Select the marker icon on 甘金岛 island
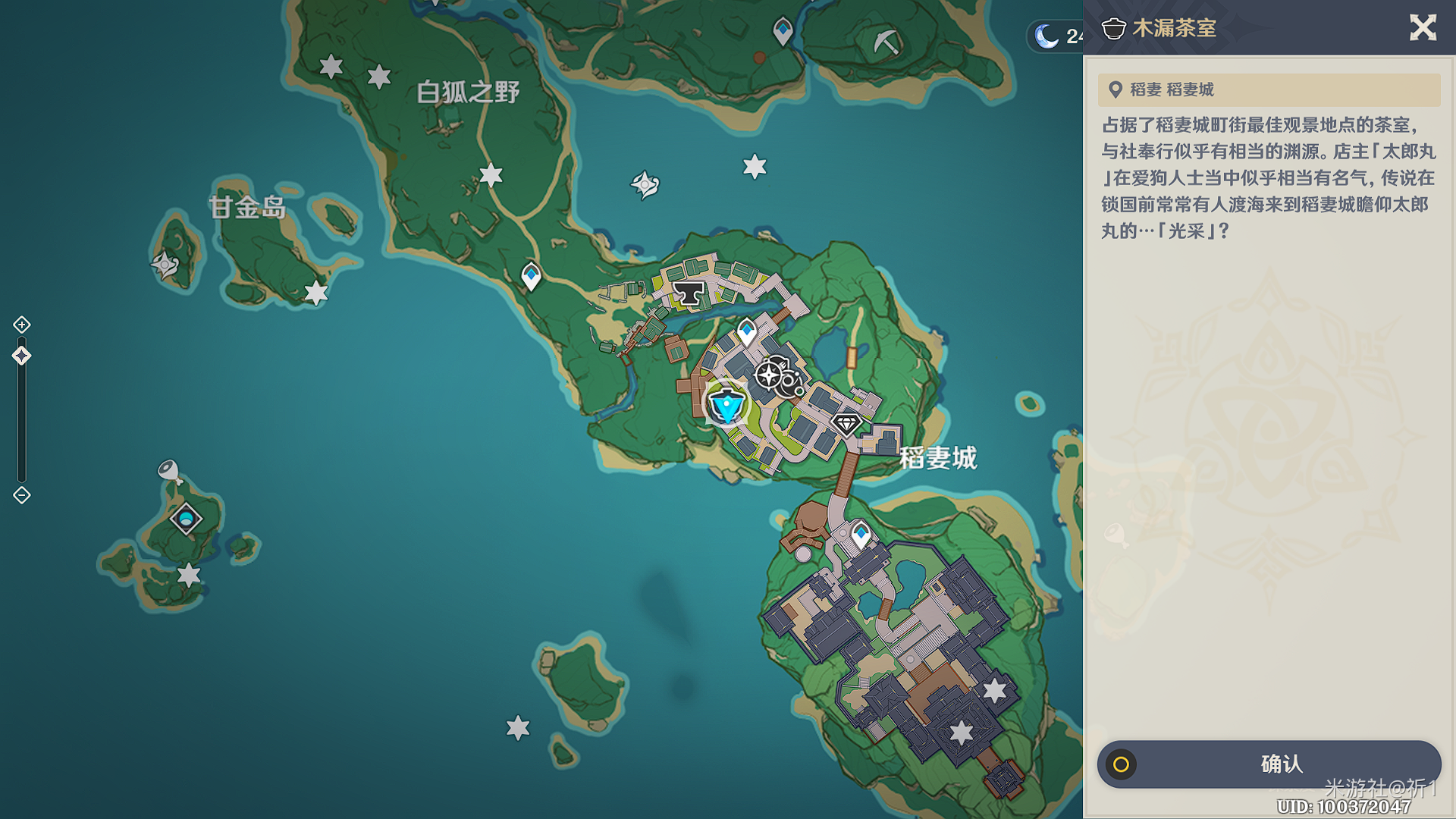1456x819 pixels. (165, 265)
